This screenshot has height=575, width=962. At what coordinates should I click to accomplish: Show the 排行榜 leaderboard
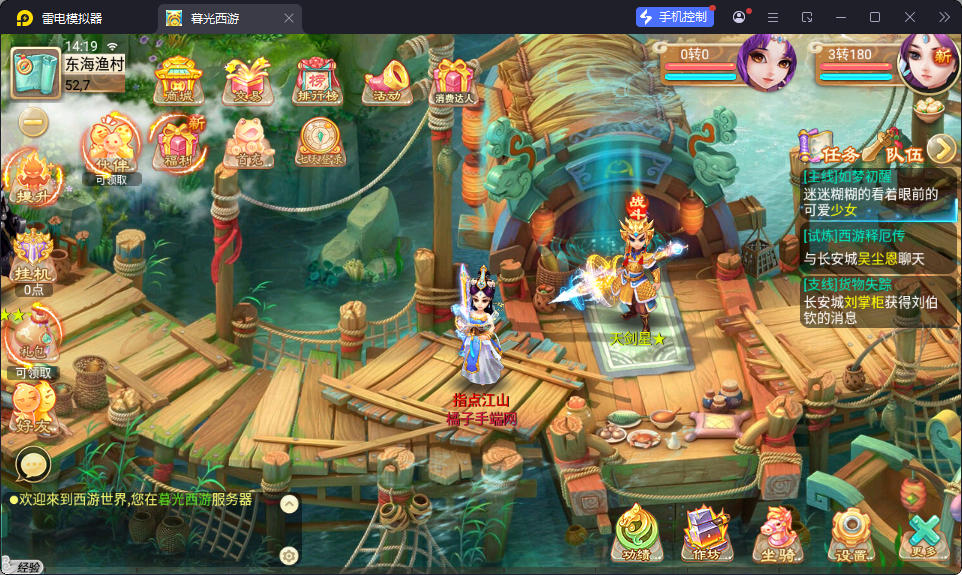(x=316, y=79)
